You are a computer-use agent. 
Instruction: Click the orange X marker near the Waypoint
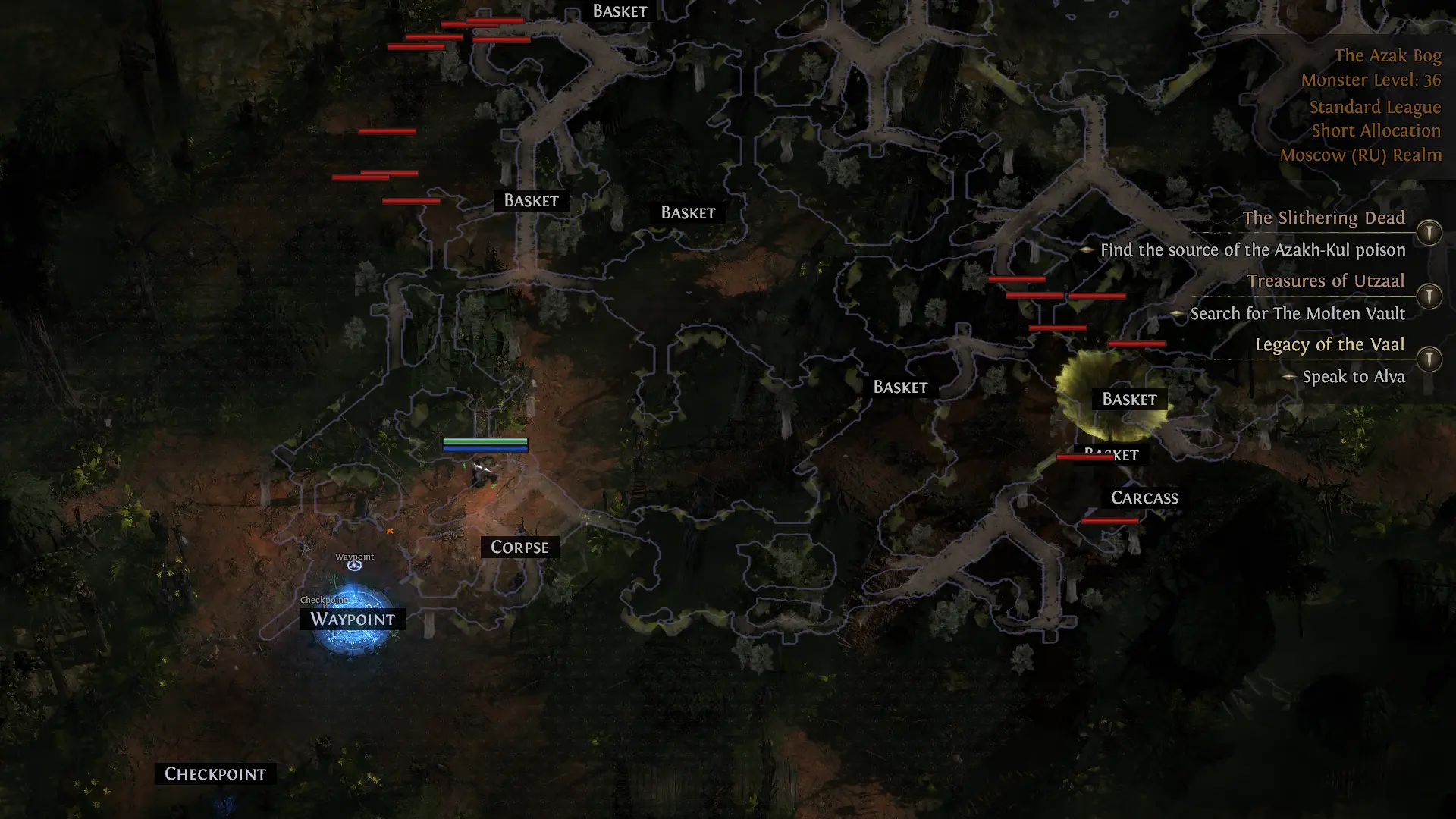click(389, 530)
